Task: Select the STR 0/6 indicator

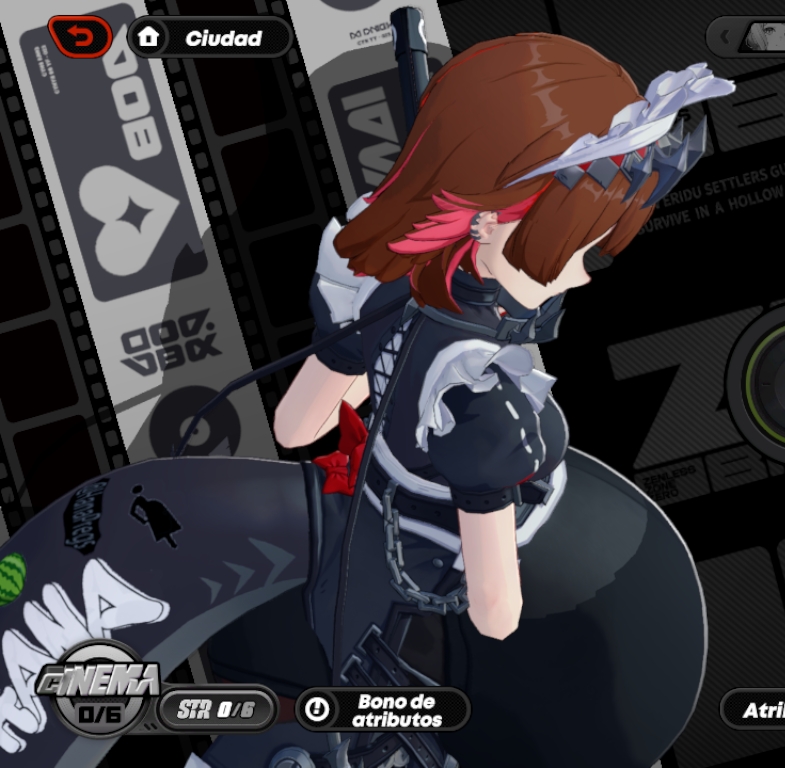Action: [x=216, y=710]
